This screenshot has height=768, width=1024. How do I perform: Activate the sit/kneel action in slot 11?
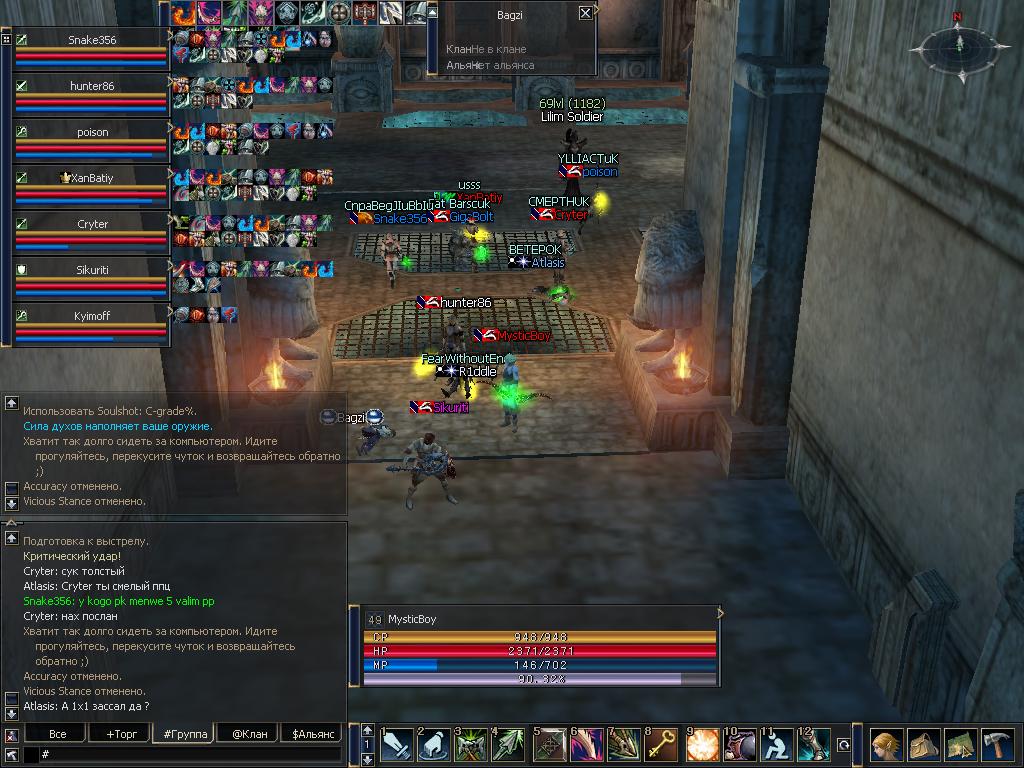[x=775, y=745]
